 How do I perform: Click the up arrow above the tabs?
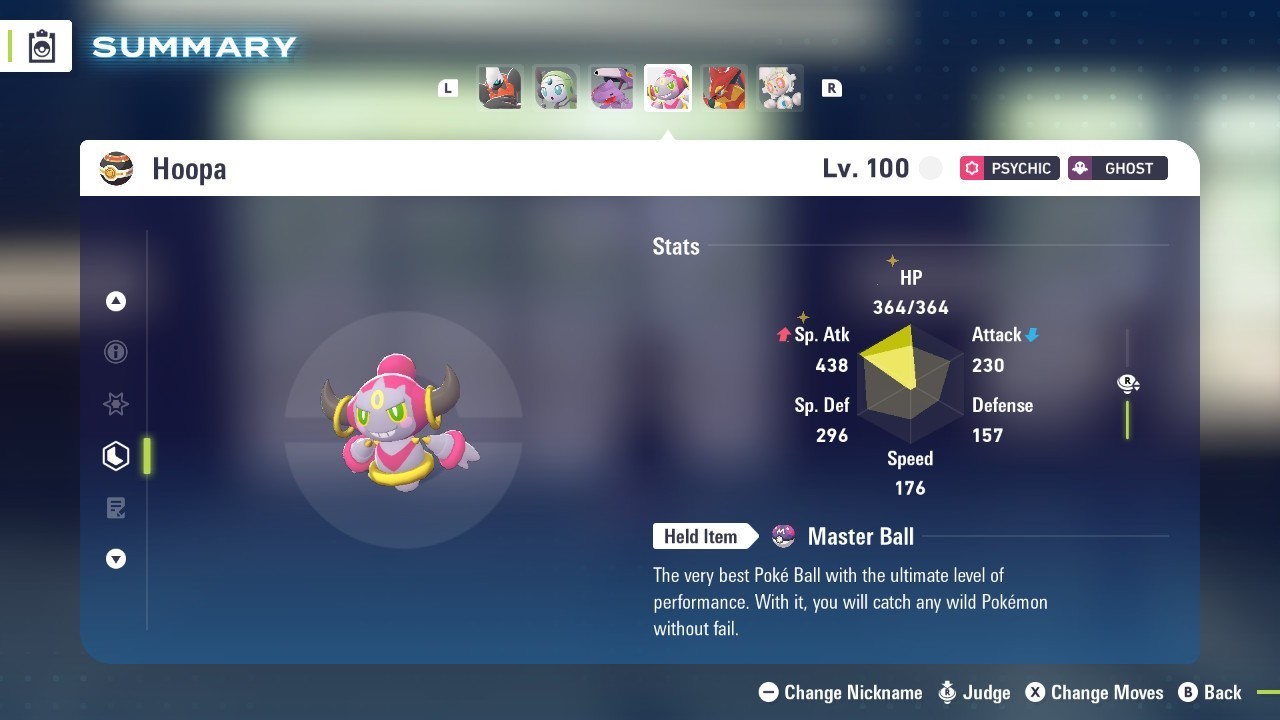click(x=116, y=301)
